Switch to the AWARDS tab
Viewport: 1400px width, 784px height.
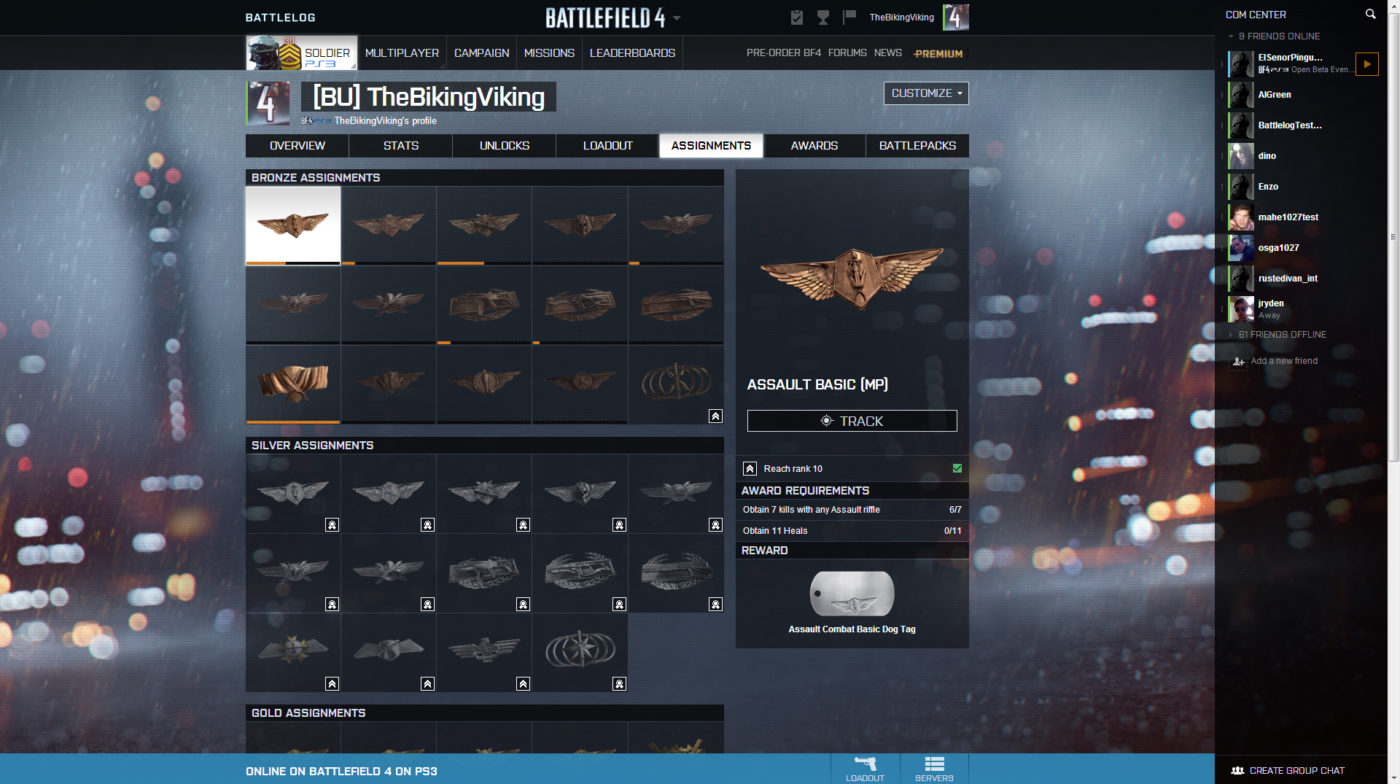coord(814,145)
